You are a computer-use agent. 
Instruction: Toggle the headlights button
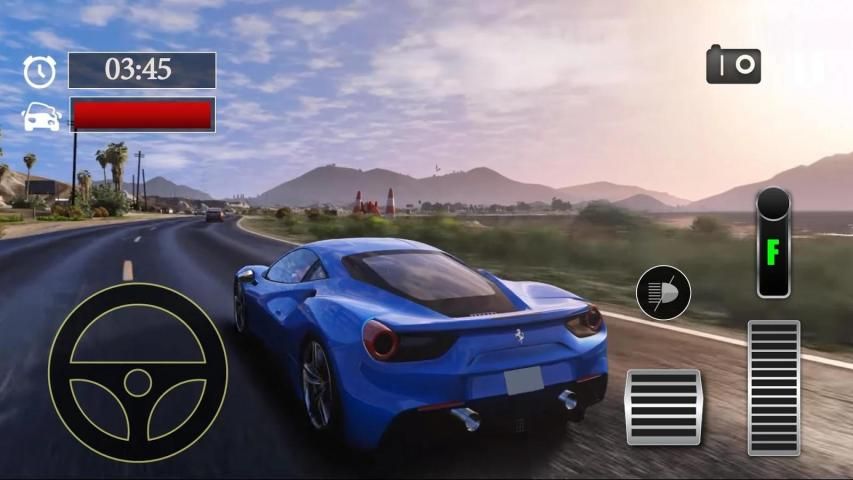point(663,293)
